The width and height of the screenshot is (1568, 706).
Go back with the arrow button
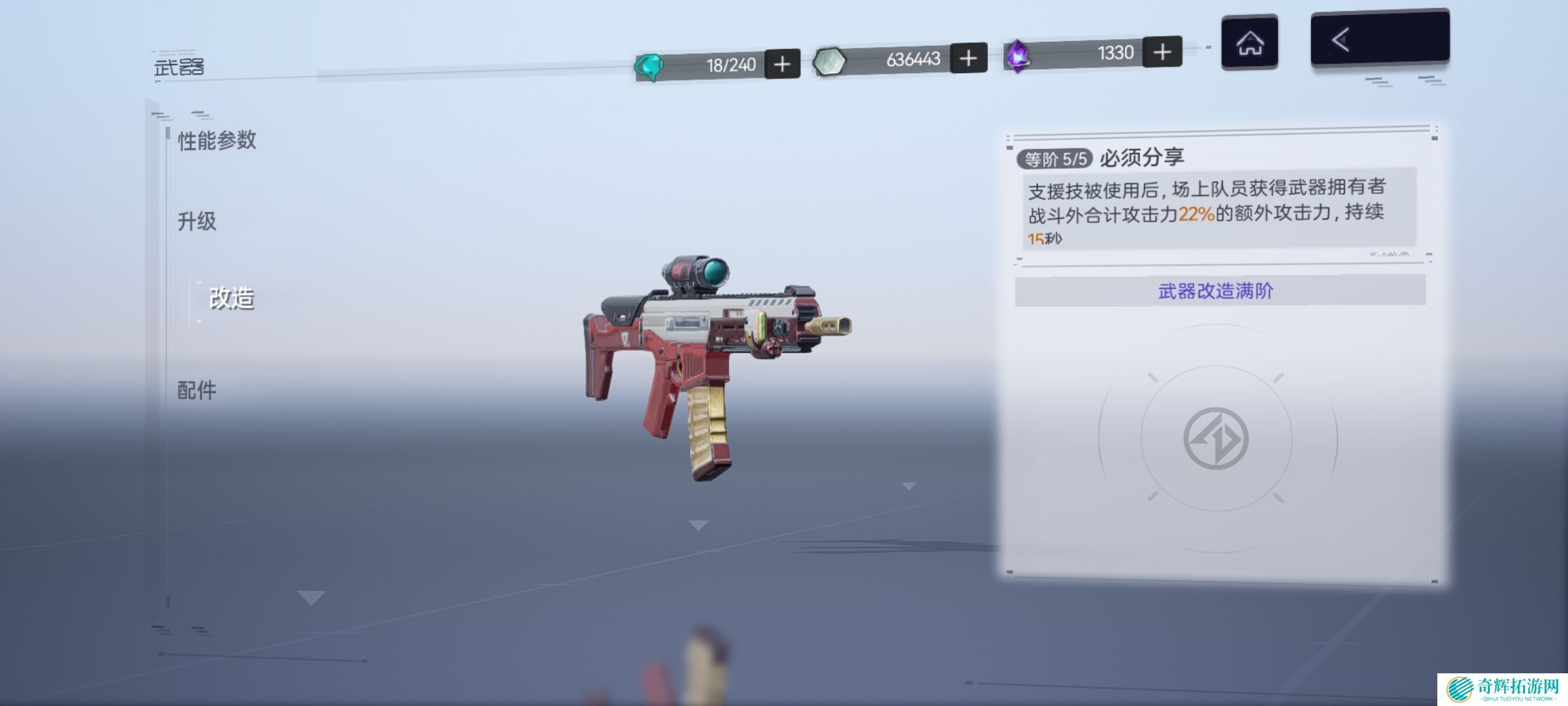[x=1379, y=39]
